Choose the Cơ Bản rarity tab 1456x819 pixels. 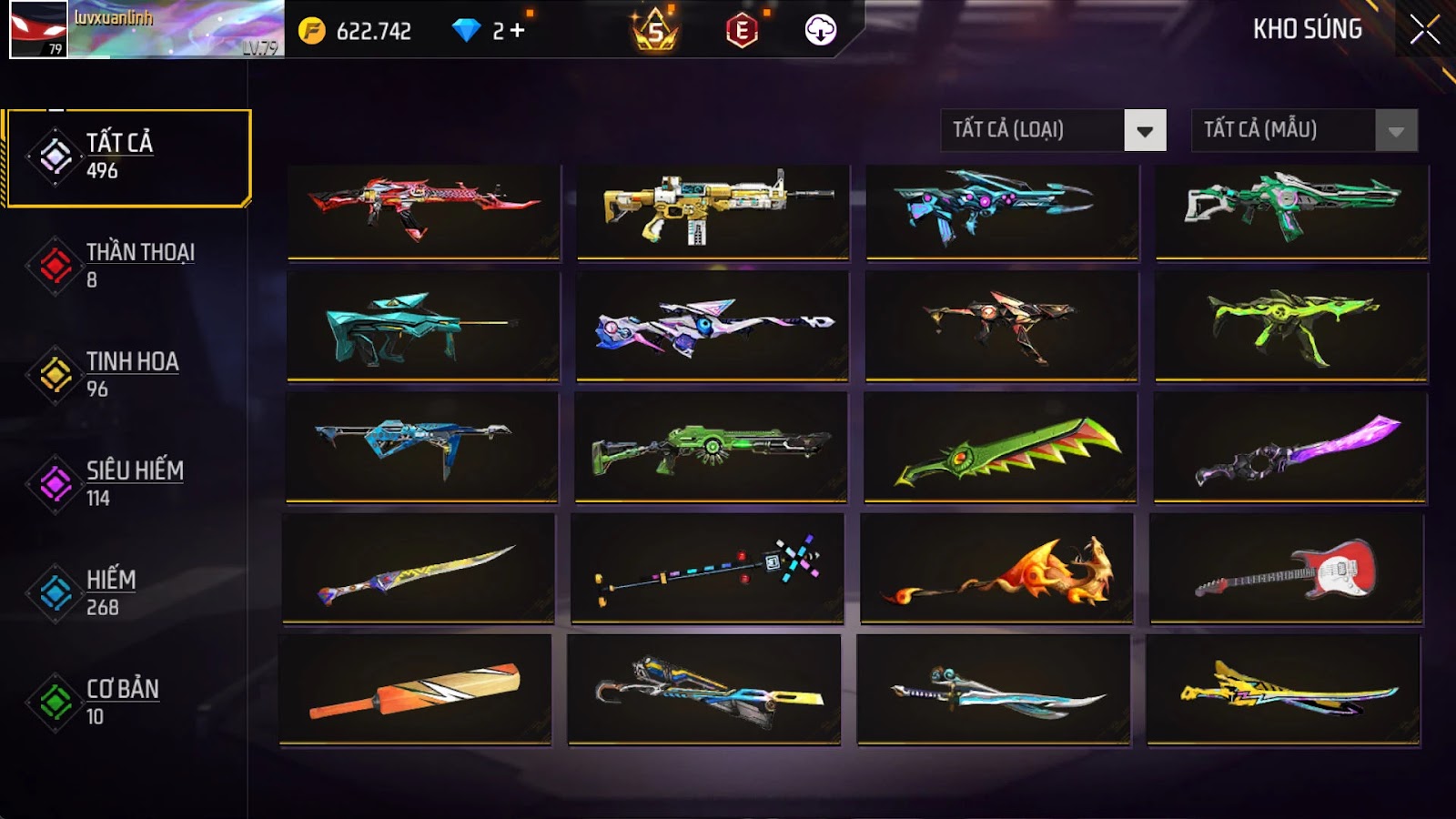pyautogui.click(x=124, y=702)
